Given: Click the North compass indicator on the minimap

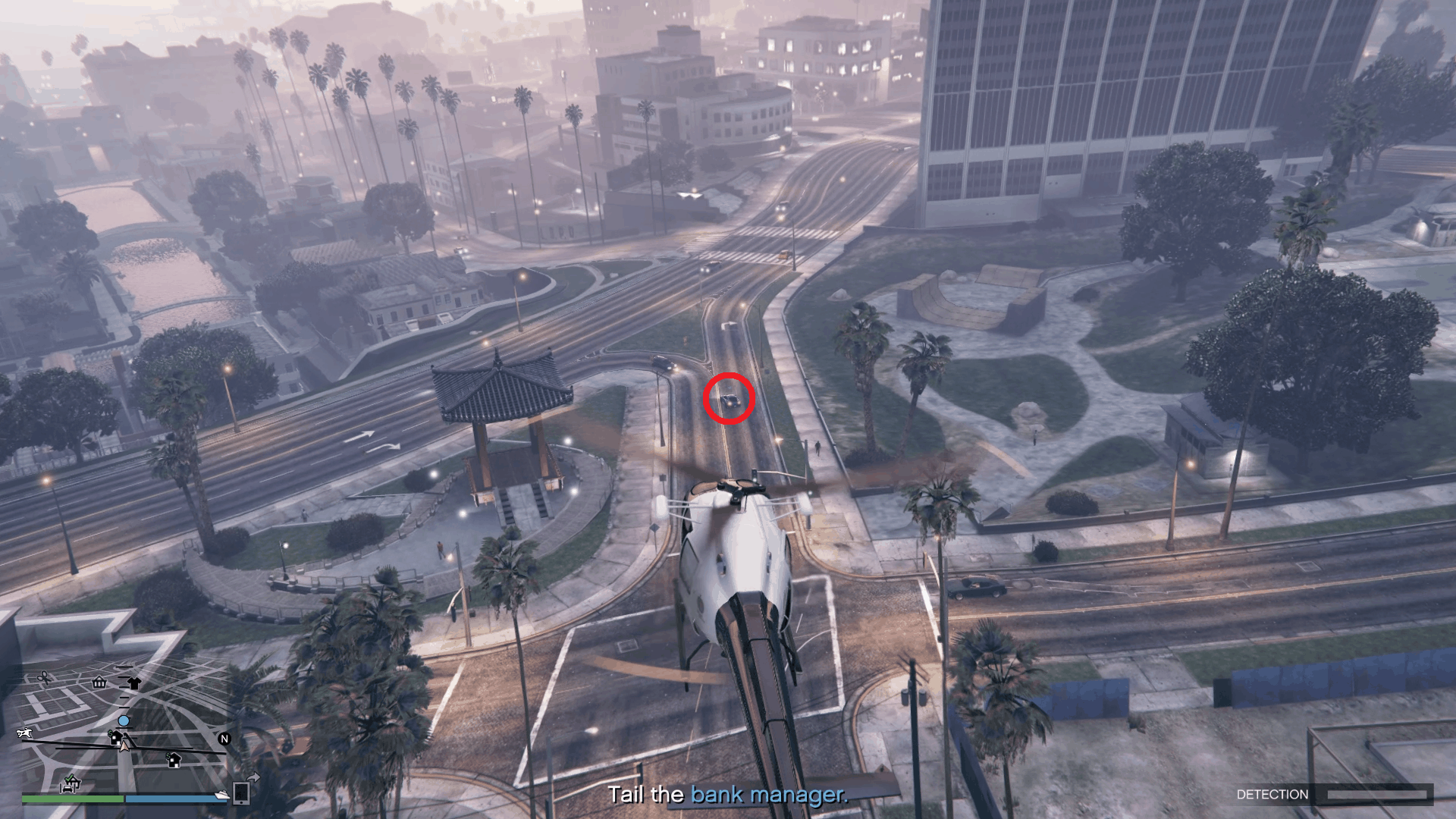Looking at the screenshot, I should (224, 739).
